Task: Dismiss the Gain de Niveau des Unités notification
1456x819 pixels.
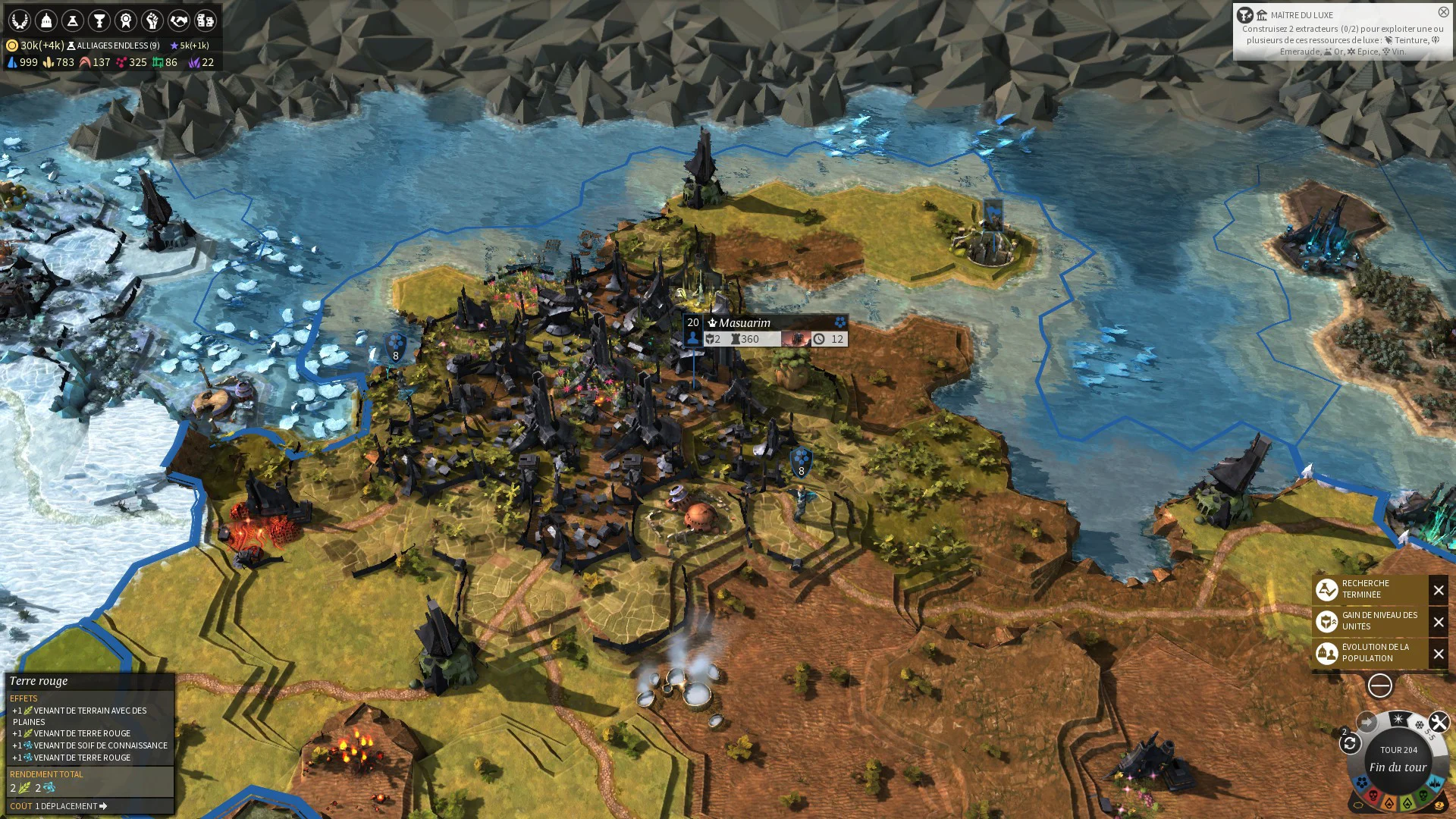Action: pyautogui.click(x=1439, y=622)
